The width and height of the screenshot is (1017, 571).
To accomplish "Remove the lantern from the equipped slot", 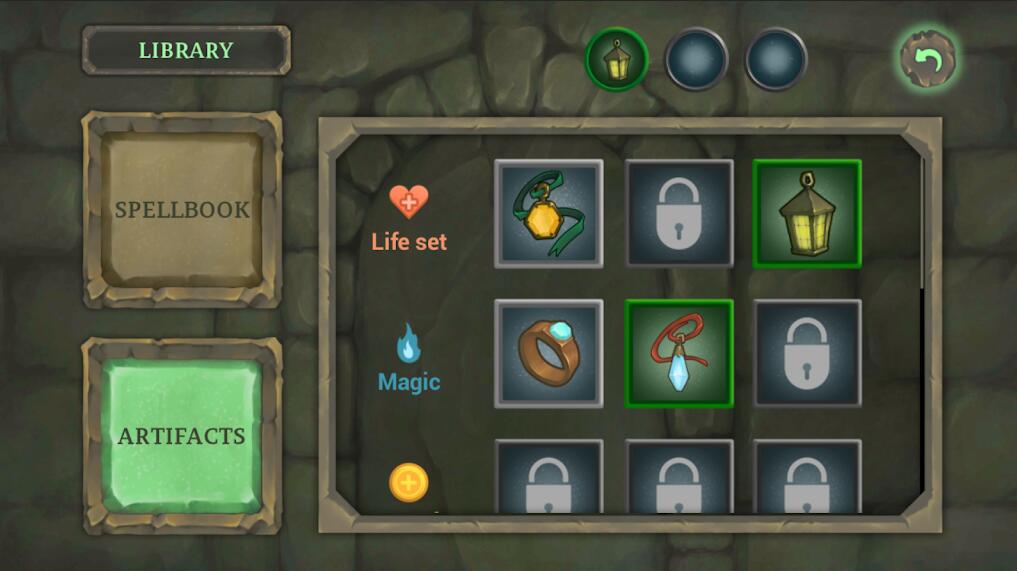I will tap(616, 59).
